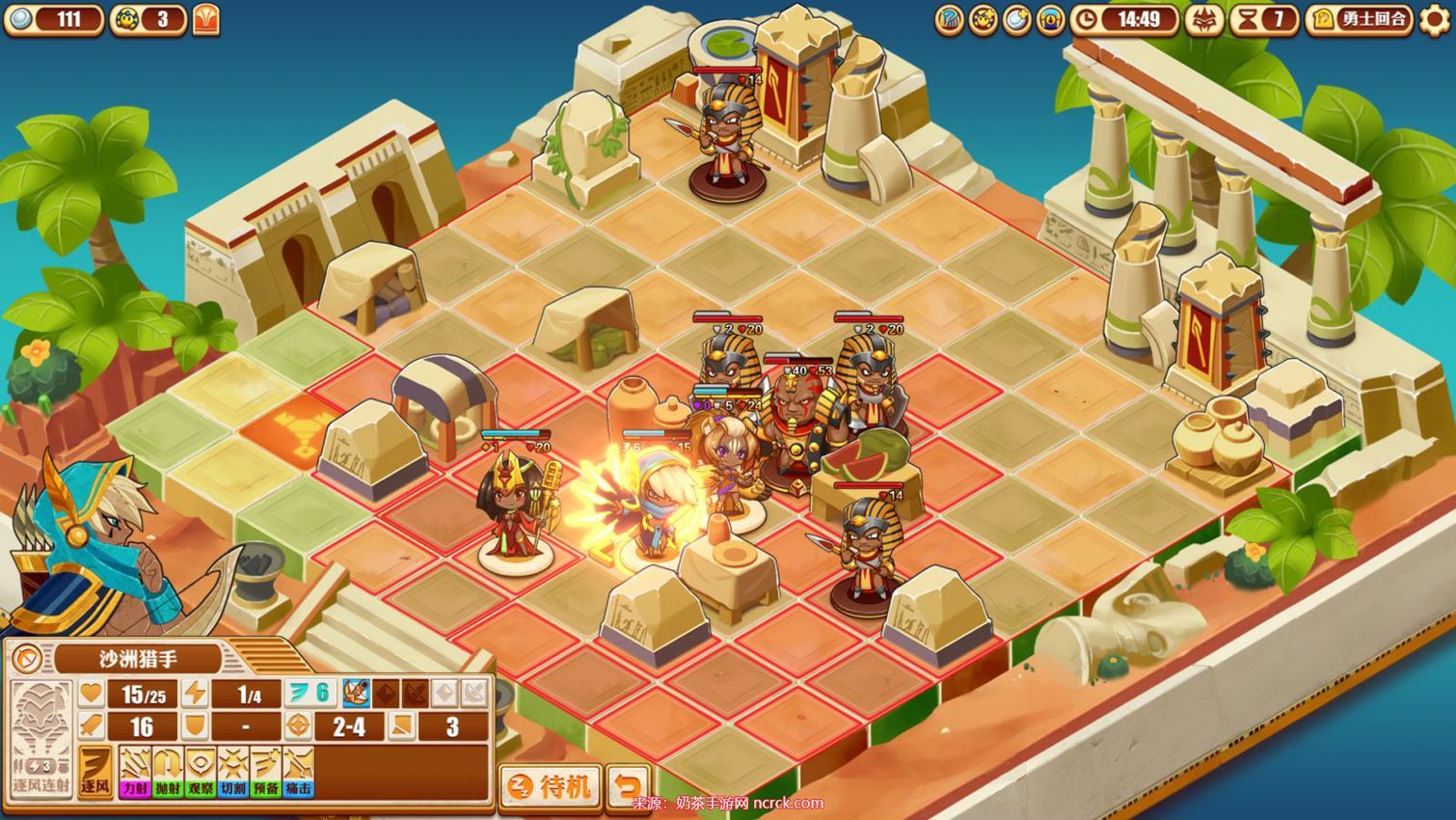The width and height of the screenshot is (1456, 820).
Task: Click the orange fountain icon beside unit count
Action: [x=206, y=20]
